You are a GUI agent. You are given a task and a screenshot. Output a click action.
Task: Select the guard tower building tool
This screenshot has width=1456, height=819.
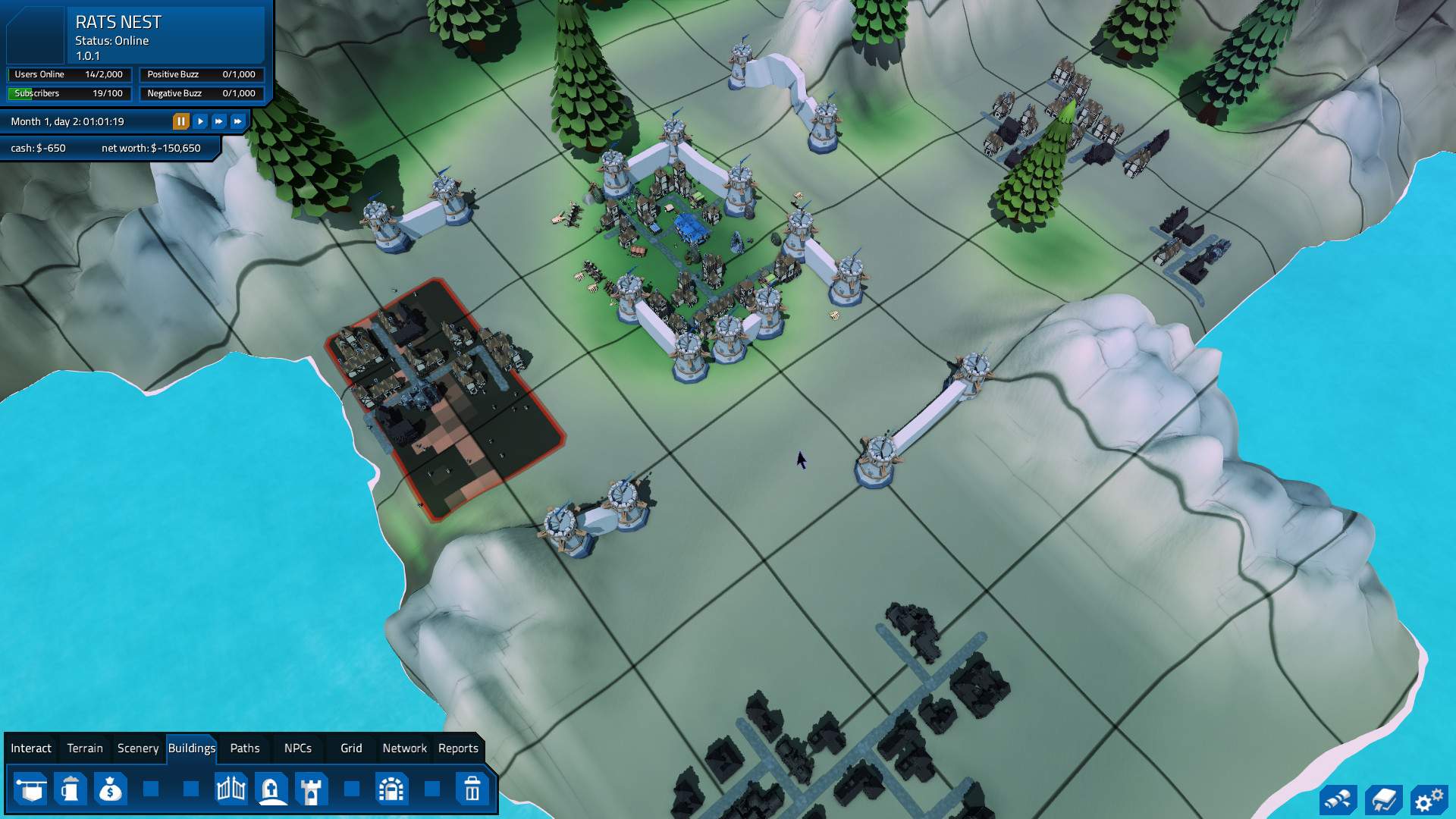tap(311, 789)
